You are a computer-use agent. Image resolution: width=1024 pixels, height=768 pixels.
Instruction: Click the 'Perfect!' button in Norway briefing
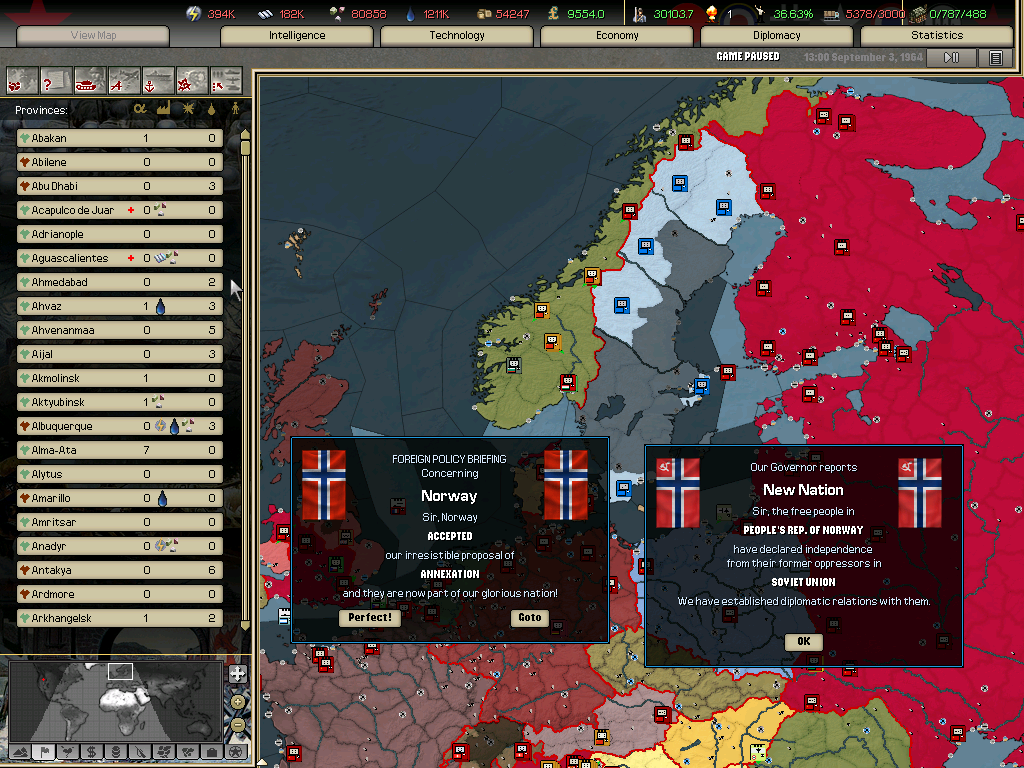370,617
